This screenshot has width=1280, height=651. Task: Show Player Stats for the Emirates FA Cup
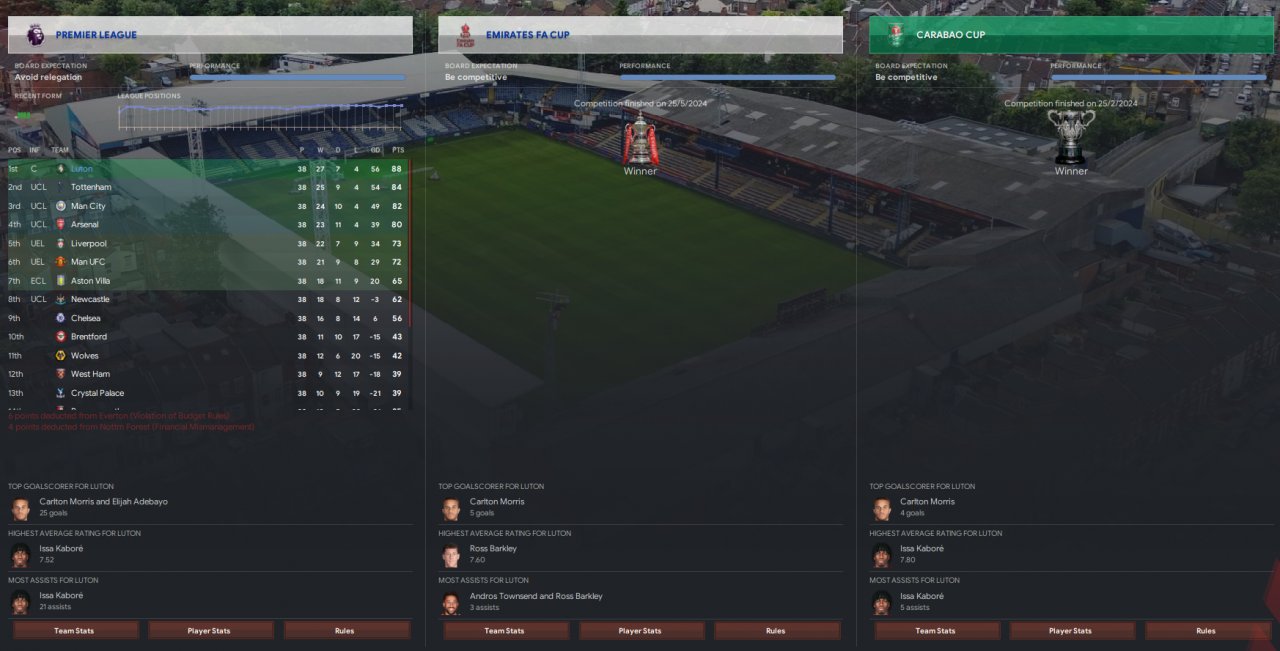click(641, 631)
